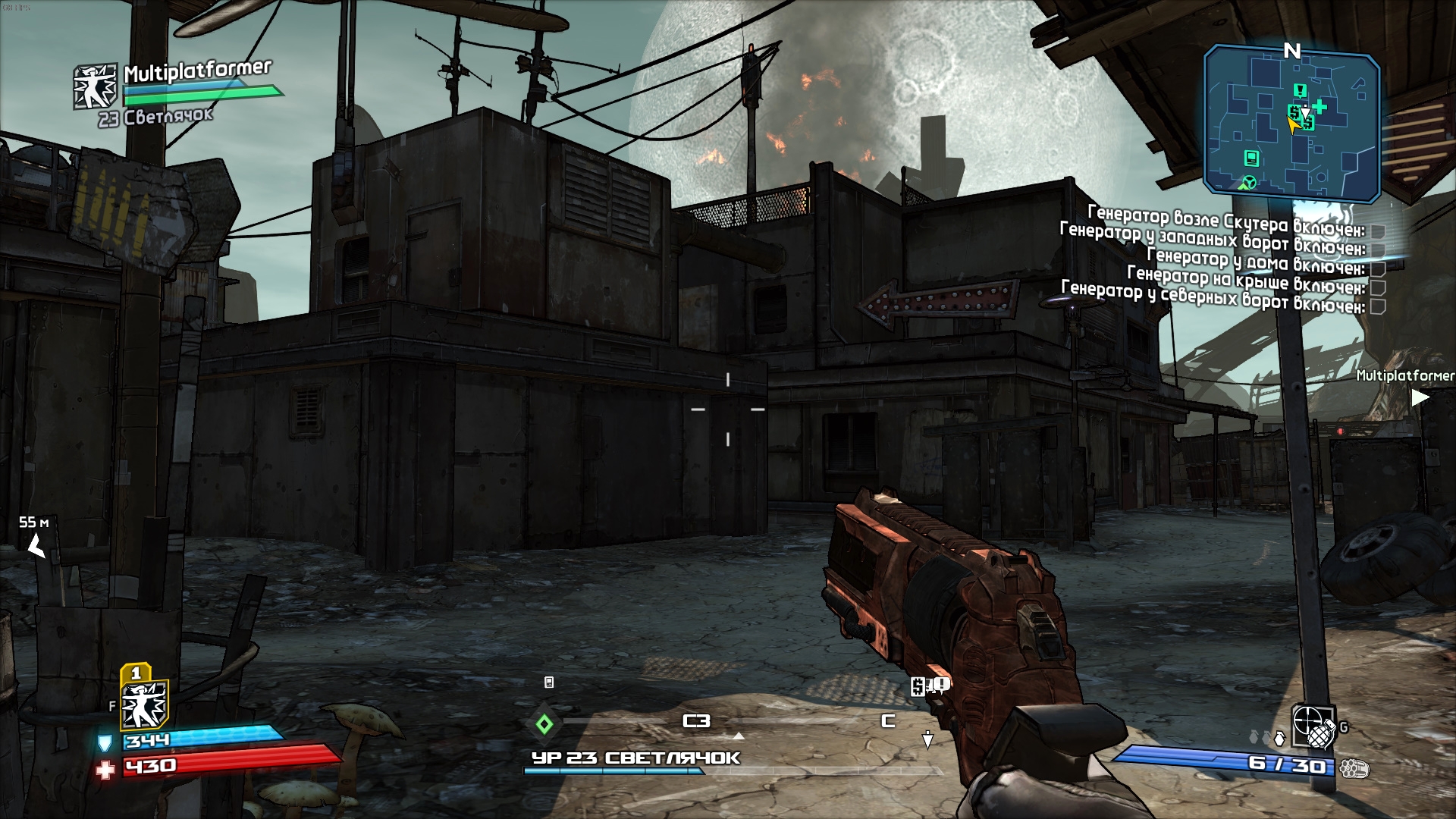
Task: Click the dollar-sign shop marker on compass
Action: 918,687
